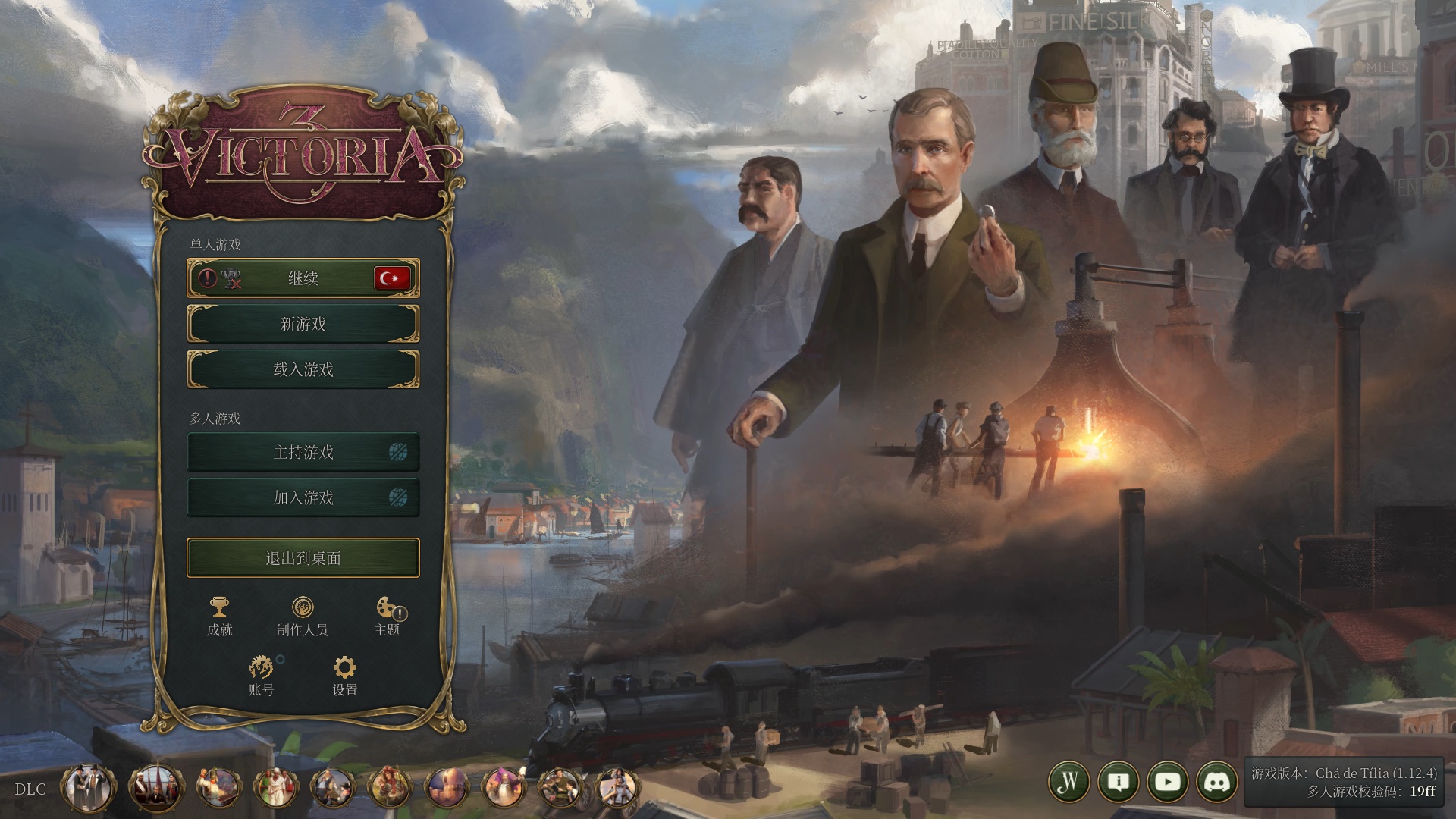This screenshot has height=819, width=1456.
Task: Open the account page (账号)
Action: [262, 675]
